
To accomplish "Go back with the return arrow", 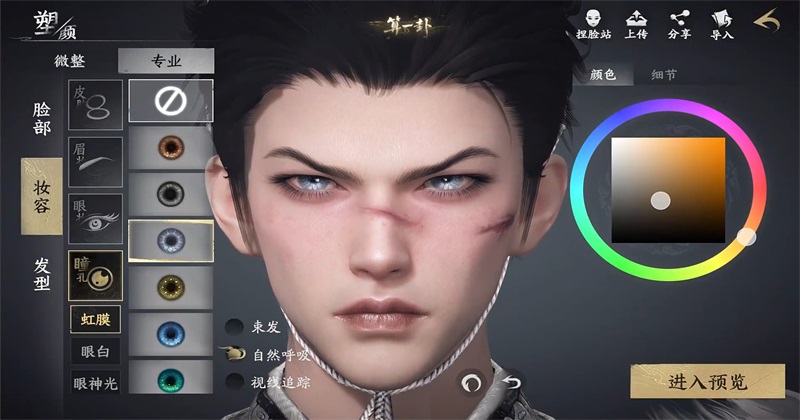I will click(x=767, y=20).
